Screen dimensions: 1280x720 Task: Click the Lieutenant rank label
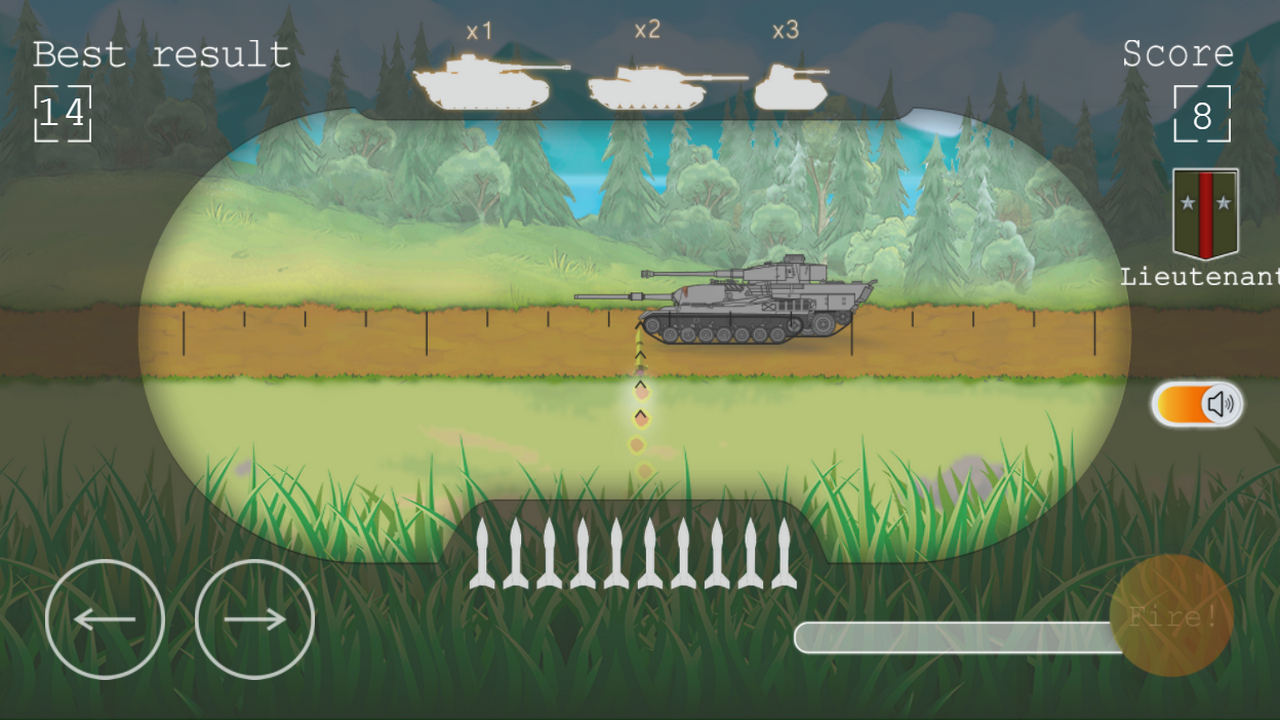pyautogui.click(x=1200, y=276)
